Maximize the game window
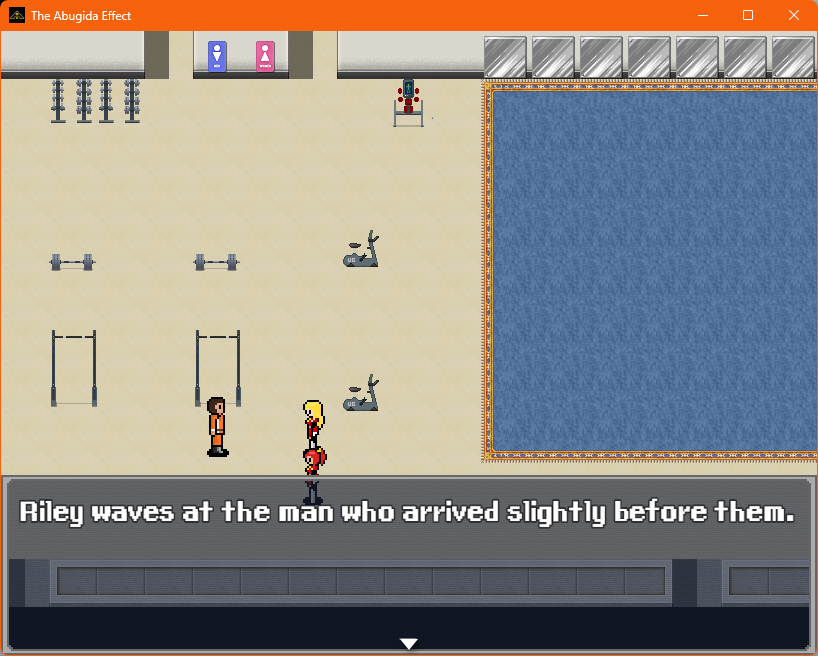The height and width of the screenshot is (656, 818). (748, 16)
